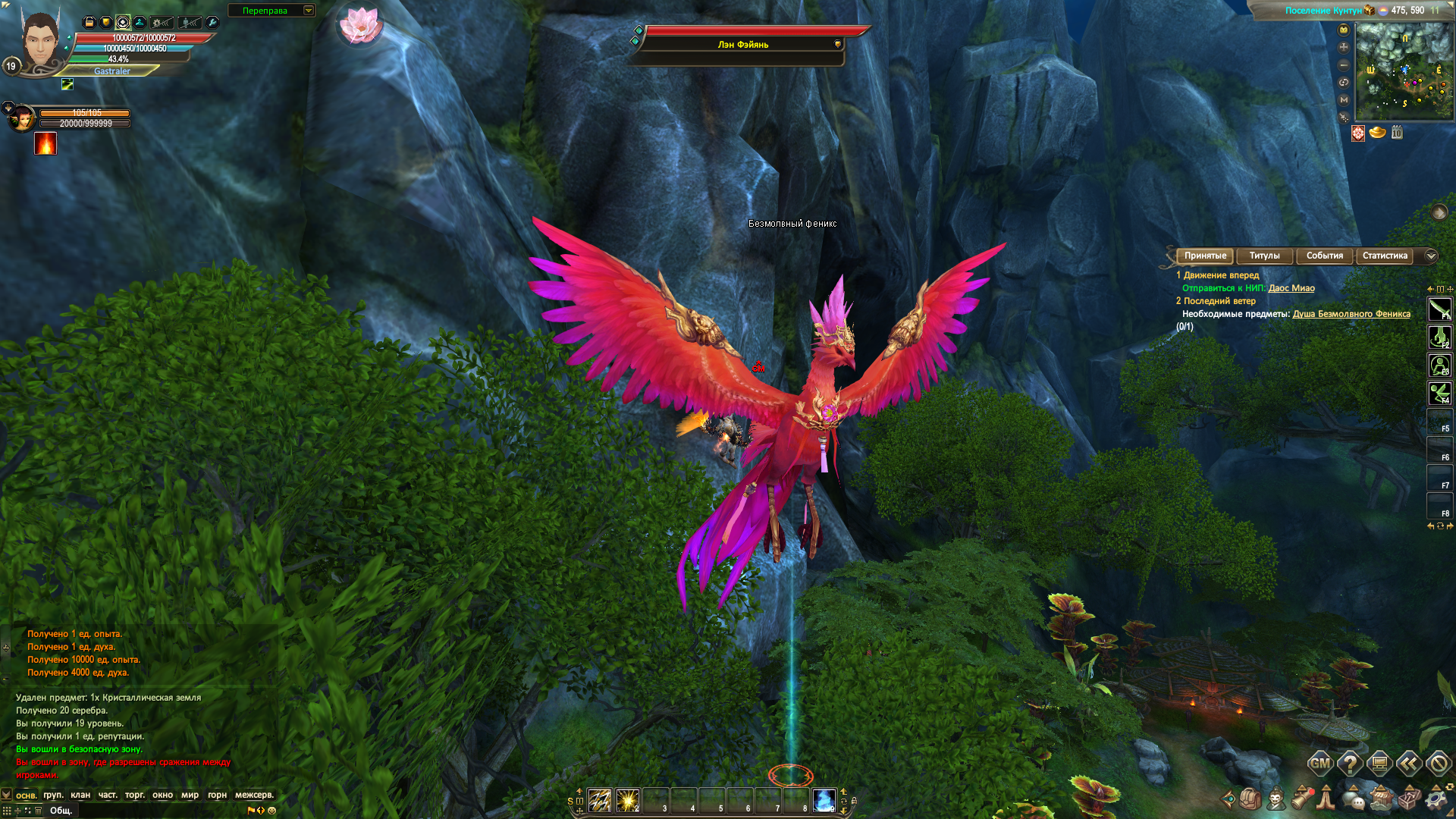Screen dimensions: 1456x819
Task: Show the Принятые quests tab
Action: click(x=1205, y=256)
